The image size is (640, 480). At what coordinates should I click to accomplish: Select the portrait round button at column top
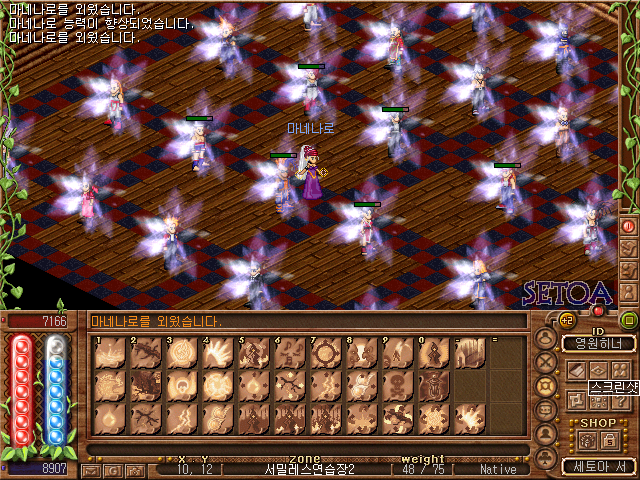(x=546, y=338)
